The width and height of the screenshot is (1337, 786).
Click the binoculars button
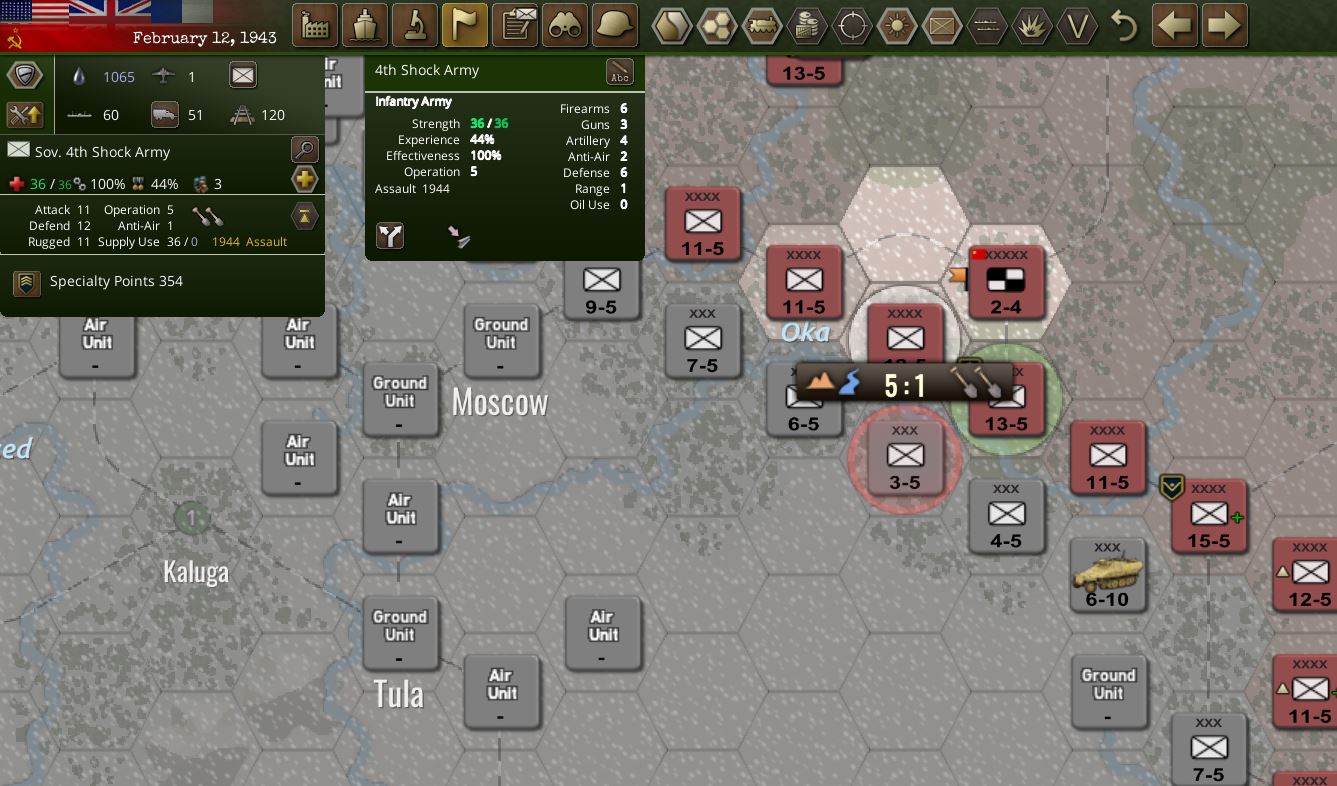pyautogui.click(x=565, y=26)
